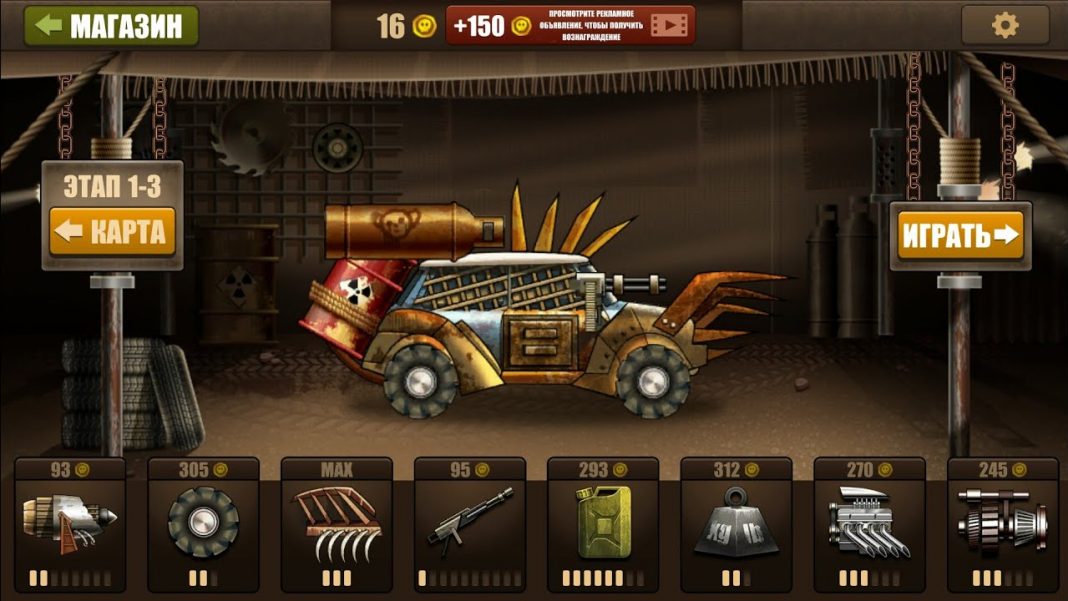The height and width of the screenshot is (601, 1068).
Task: Go back to the Магазин shop
Action: click(111, 26)
